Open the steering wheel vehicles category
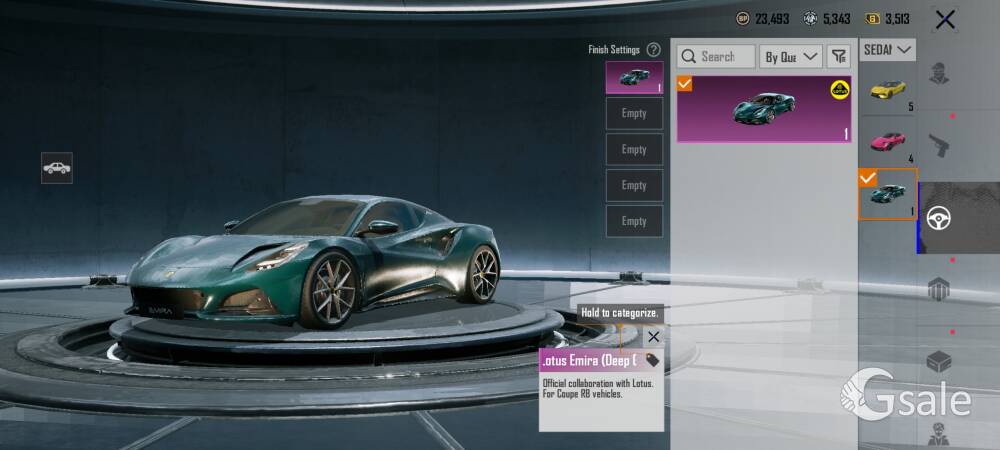Screen dimensions: 1000x450 coord(939,218)
